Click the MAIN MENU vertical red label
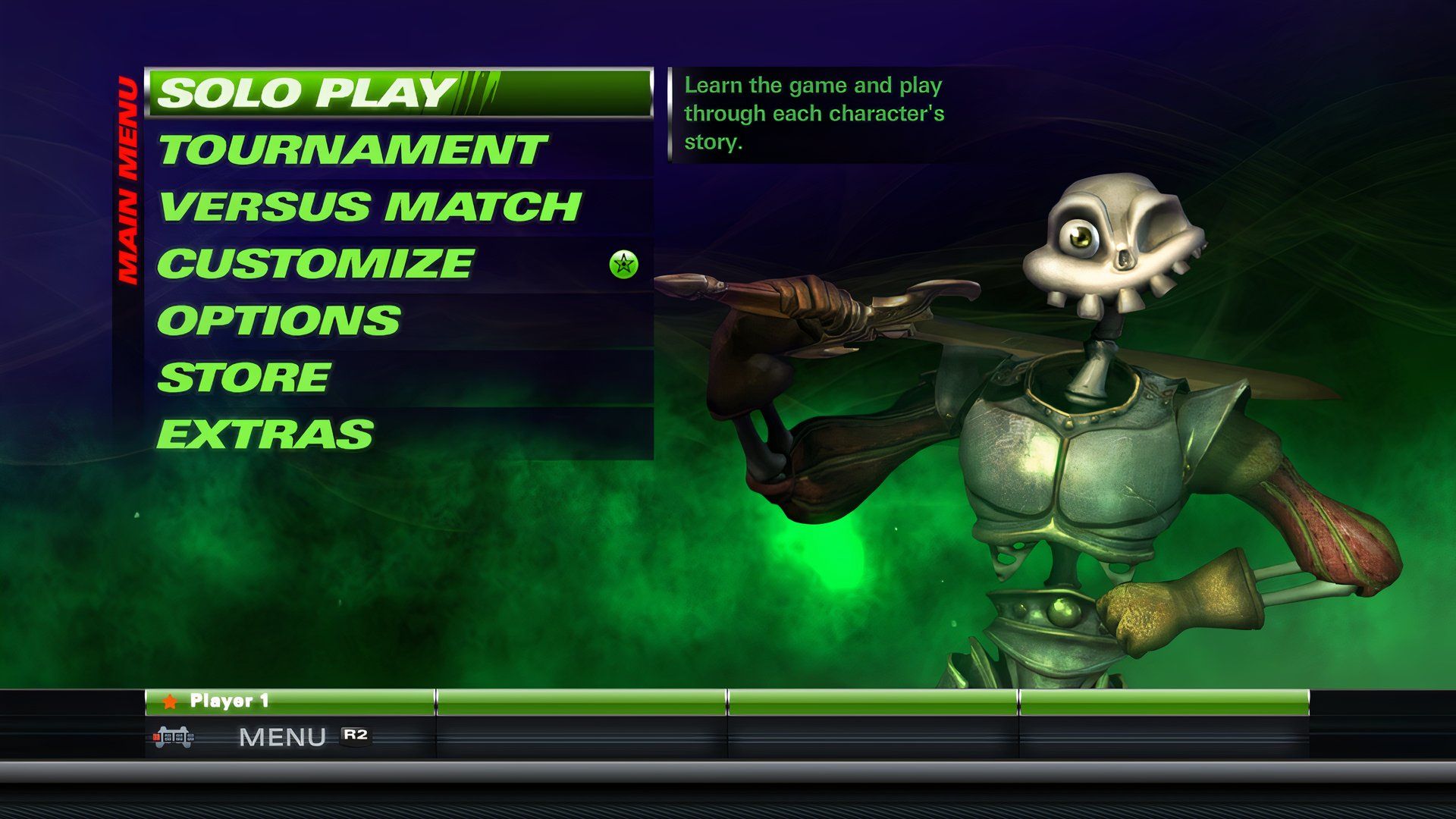 [130, 178]
